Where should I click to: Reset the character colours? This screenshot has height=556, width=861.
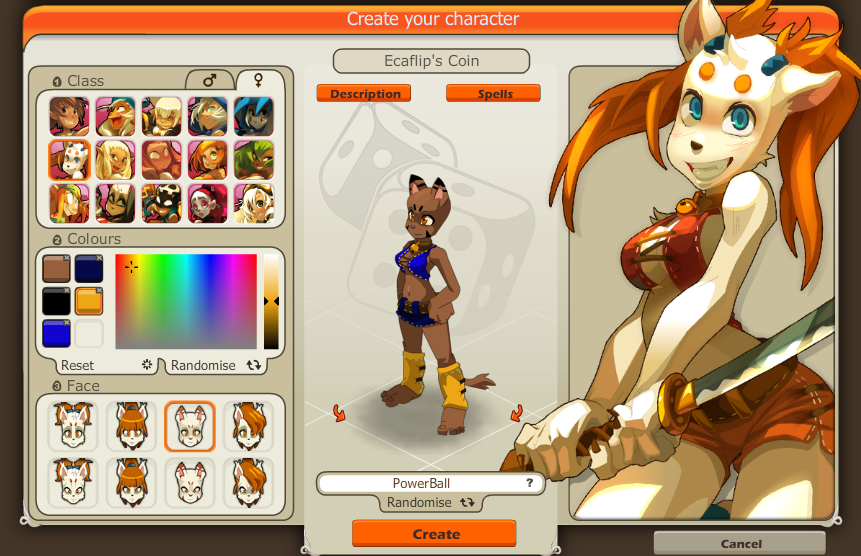[x=78, y=366]
